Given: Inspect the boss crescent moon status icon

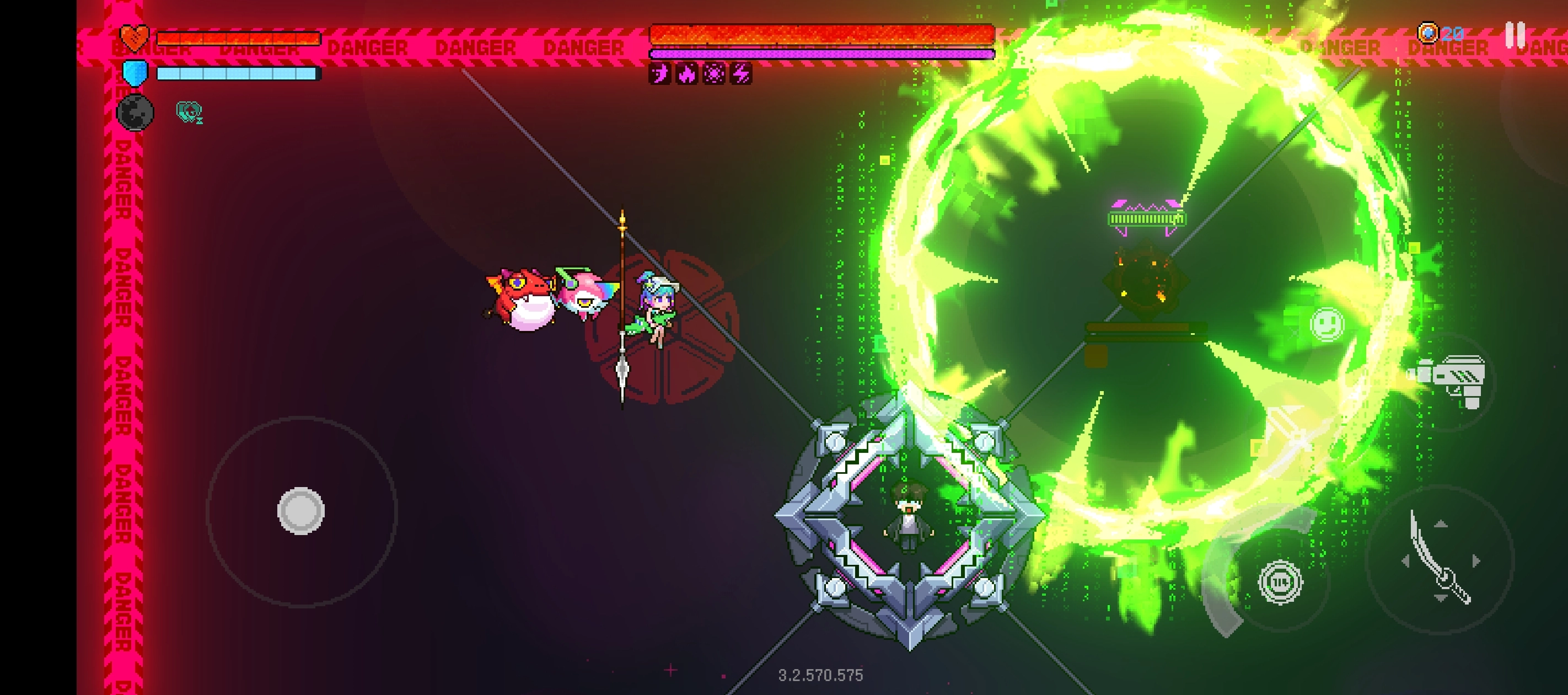Looking at the screenshot, I should pos(660,74).
